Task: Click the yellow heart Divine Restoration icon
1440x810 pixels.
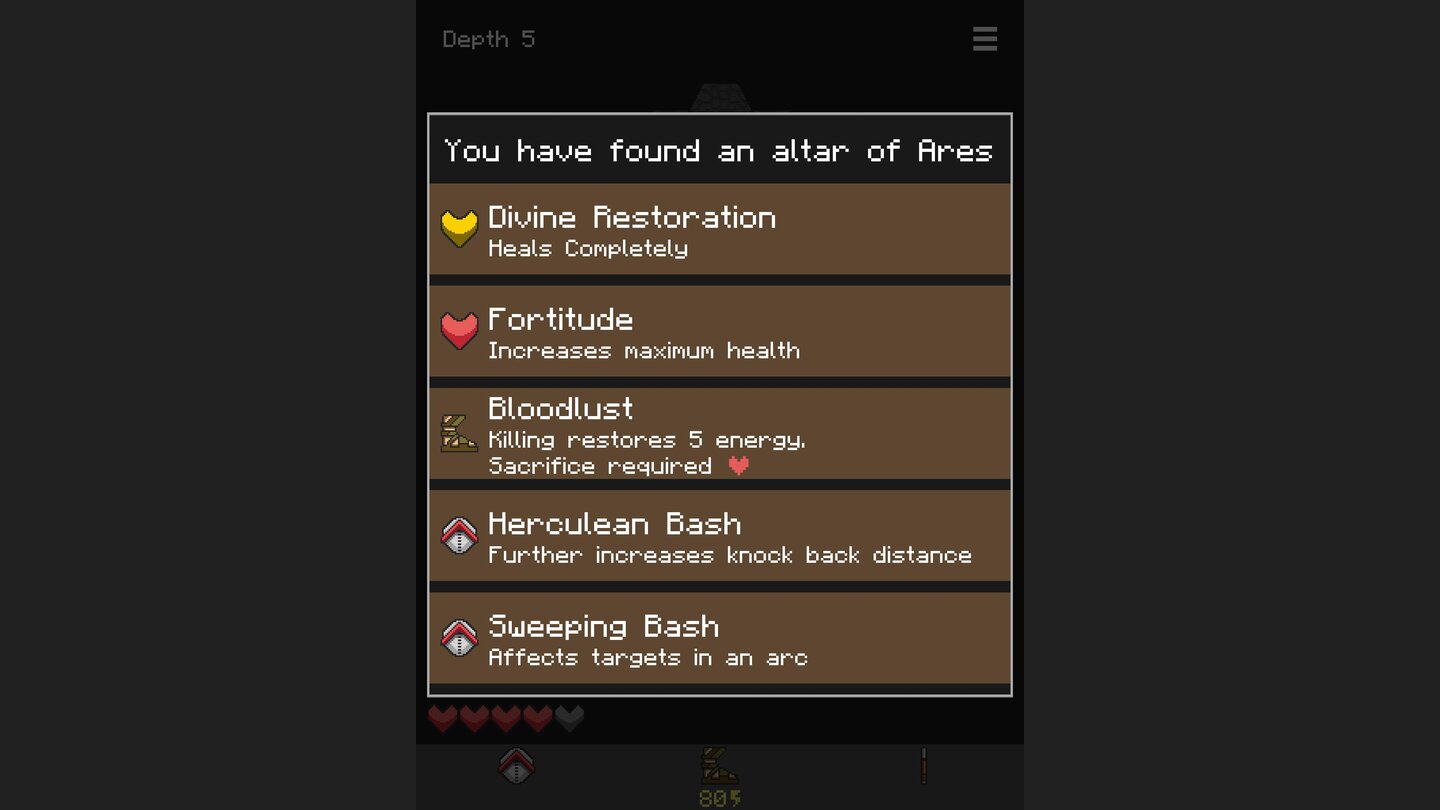Action: (459, 228)
